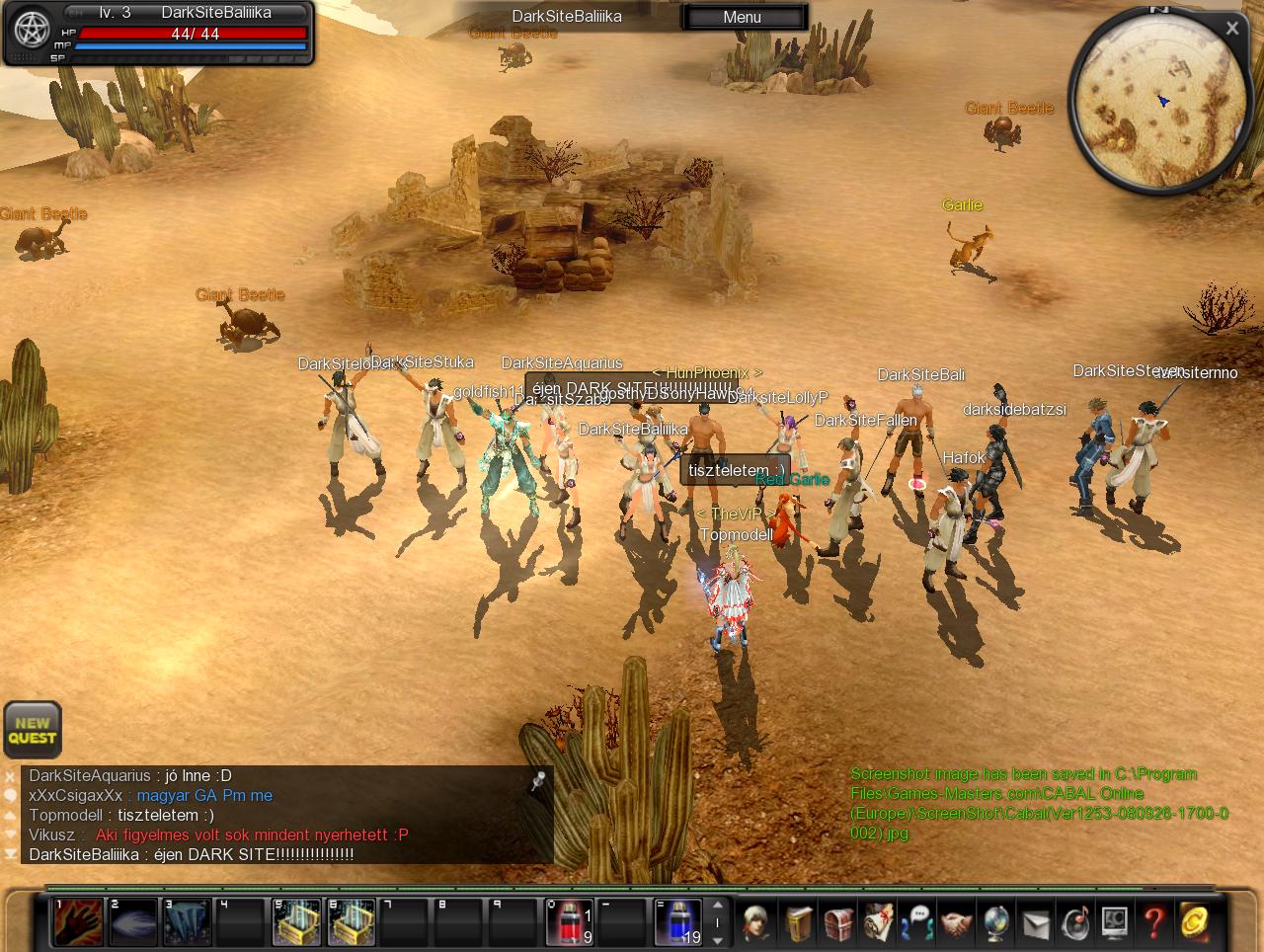
Task: Open the handshake icon
Action: point(956,922)
